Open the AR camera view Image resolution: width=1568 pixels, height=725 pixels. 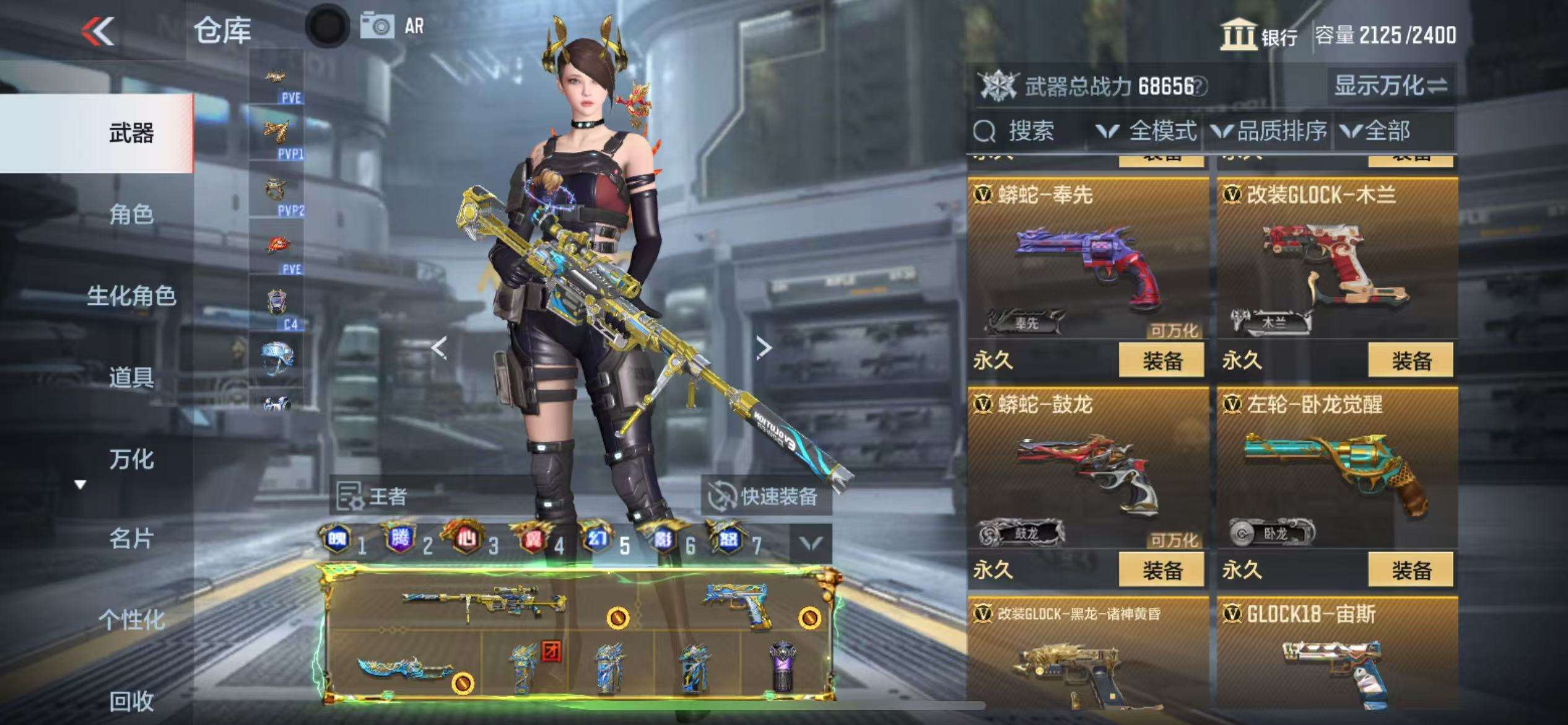coord(393,26)
